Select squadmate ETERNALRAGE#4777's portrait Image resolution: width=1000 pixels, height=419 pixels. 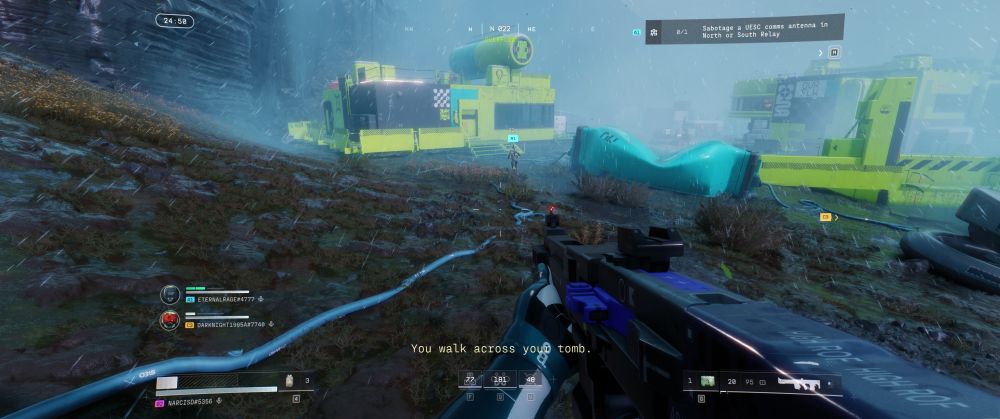point(170,295)
